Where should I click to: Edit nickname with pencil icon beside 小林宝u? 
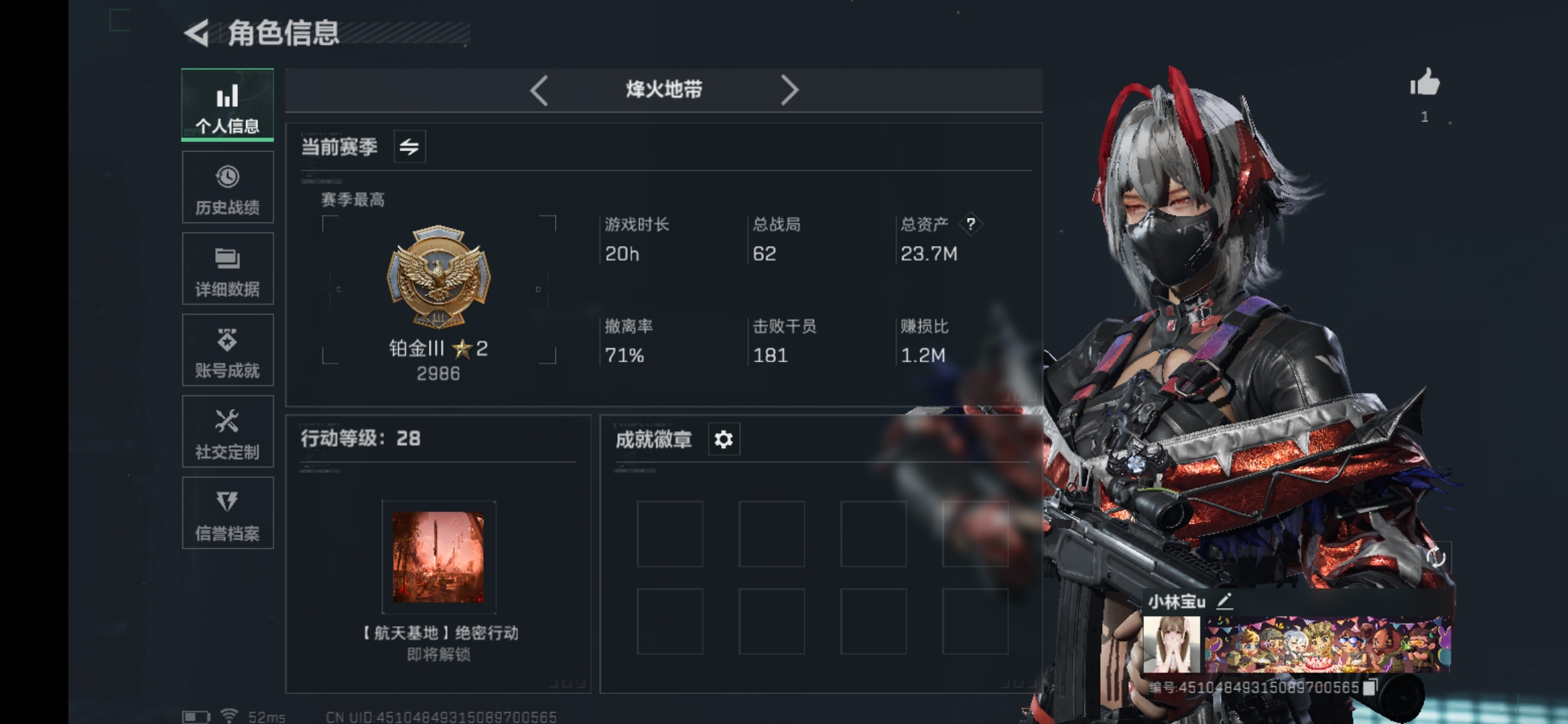[1225, 601]
